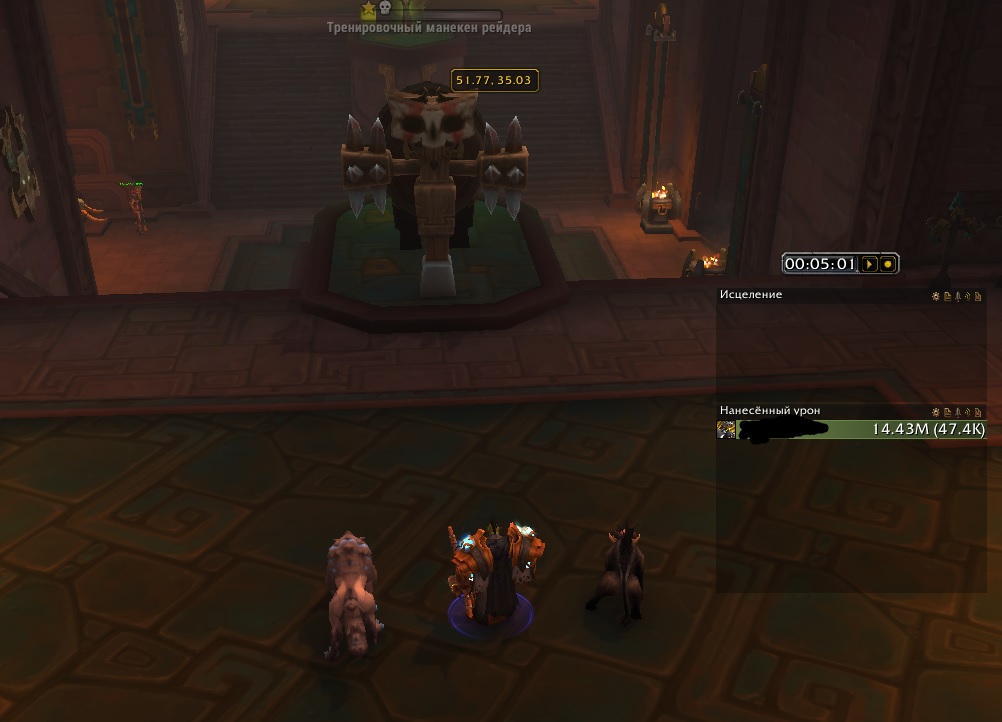Open the gear options in the Нанесённый урон window
The height and width of the screenshot is (722, 1002).
tap(936, 411)
